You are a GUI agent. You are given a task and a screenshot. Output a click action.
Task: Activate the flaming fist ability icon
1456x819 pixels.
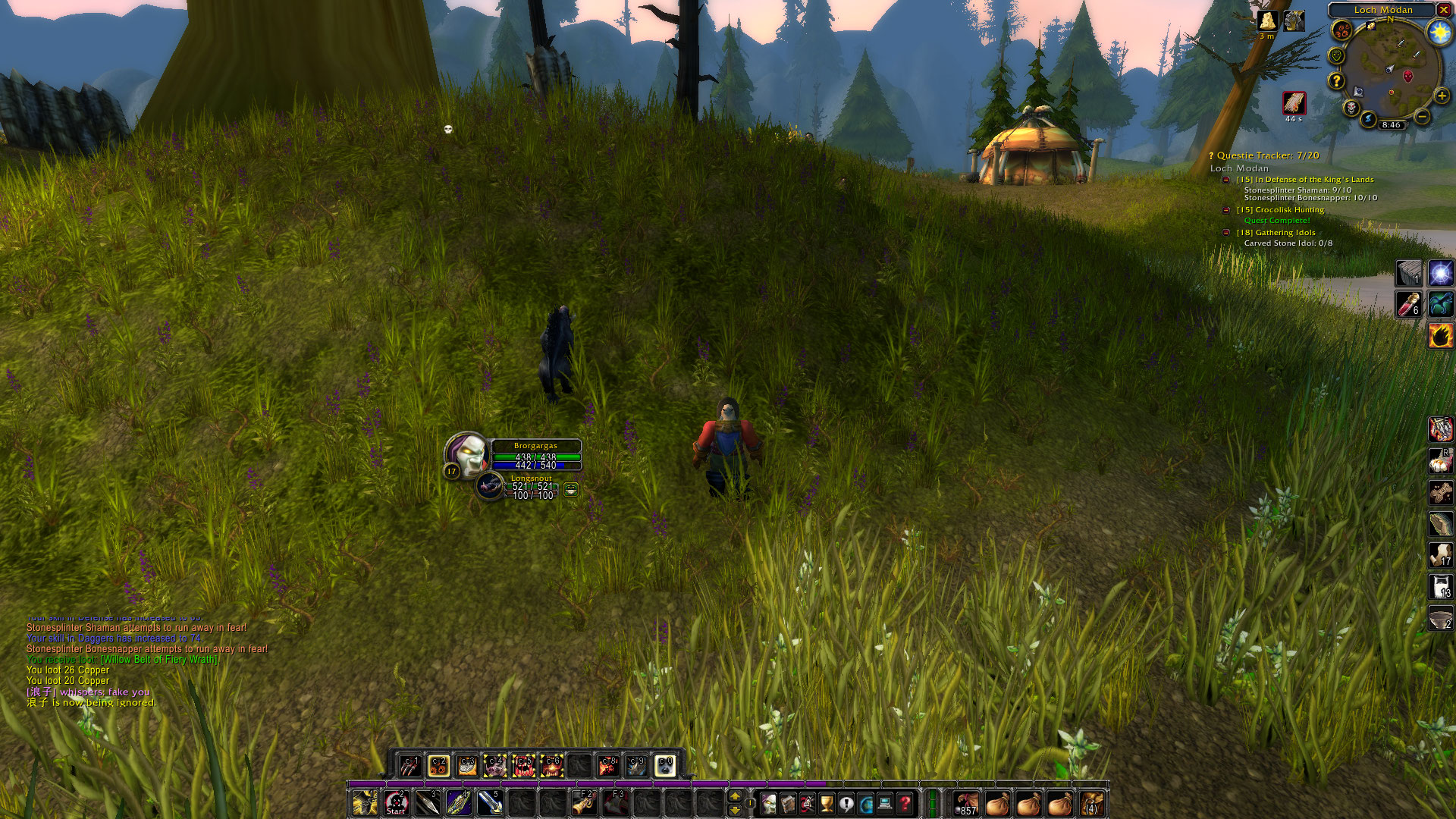coord(1440,335)
